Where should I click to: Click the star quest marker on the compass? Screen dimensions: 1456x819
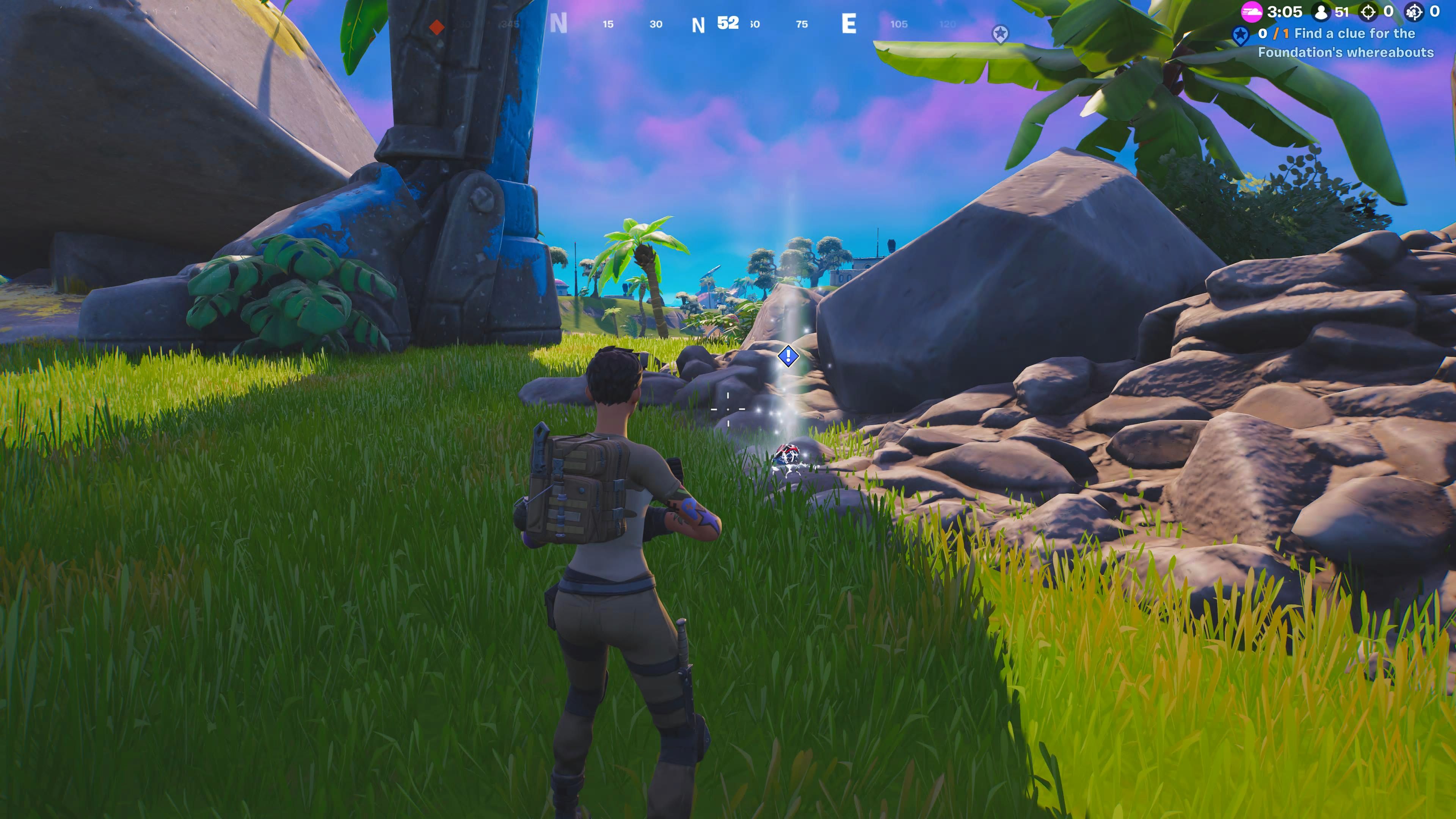[1000, 34]
